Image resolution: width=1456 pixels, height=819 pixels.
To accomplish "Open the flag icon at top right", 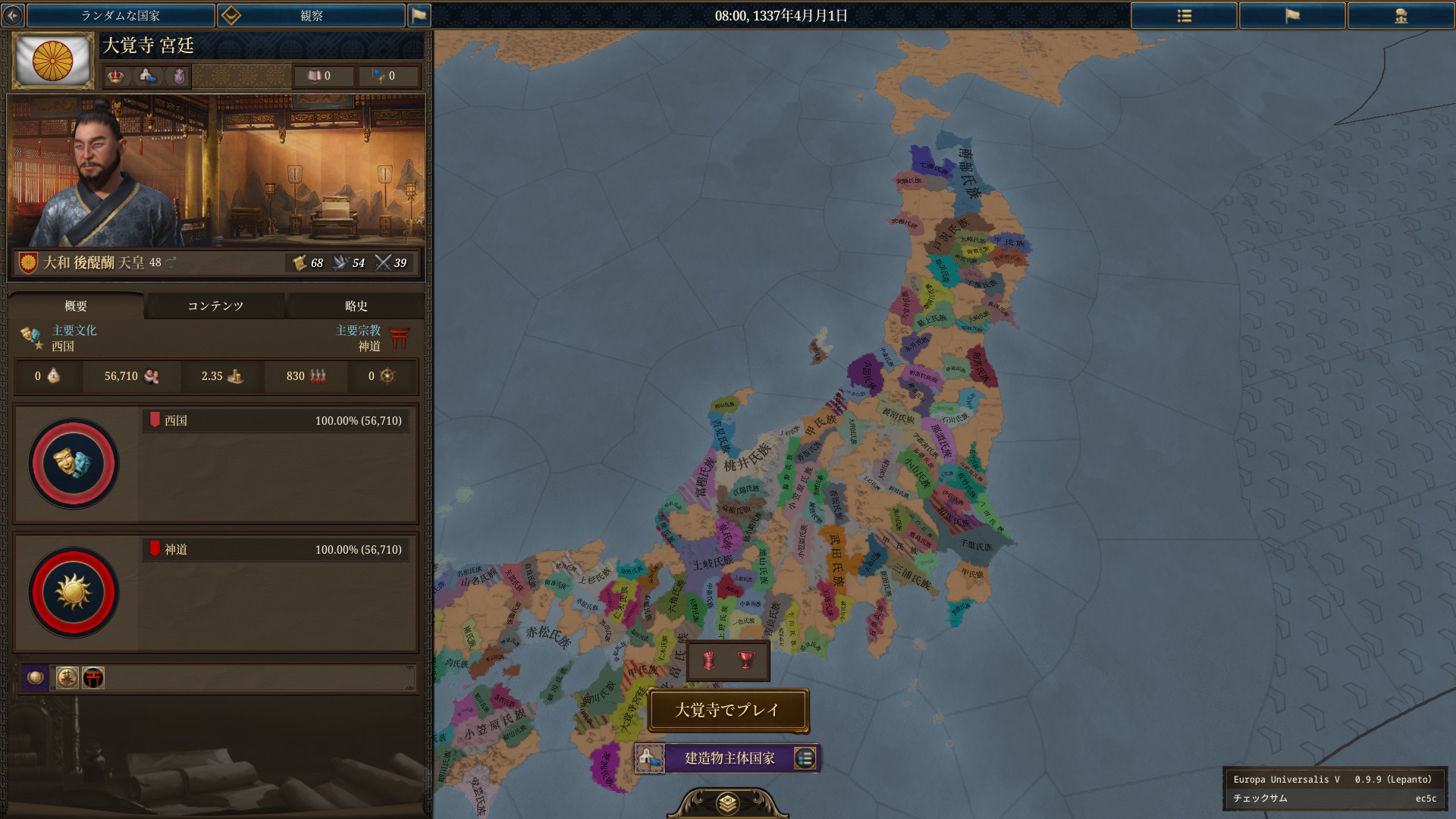I will pos(1292,15).
